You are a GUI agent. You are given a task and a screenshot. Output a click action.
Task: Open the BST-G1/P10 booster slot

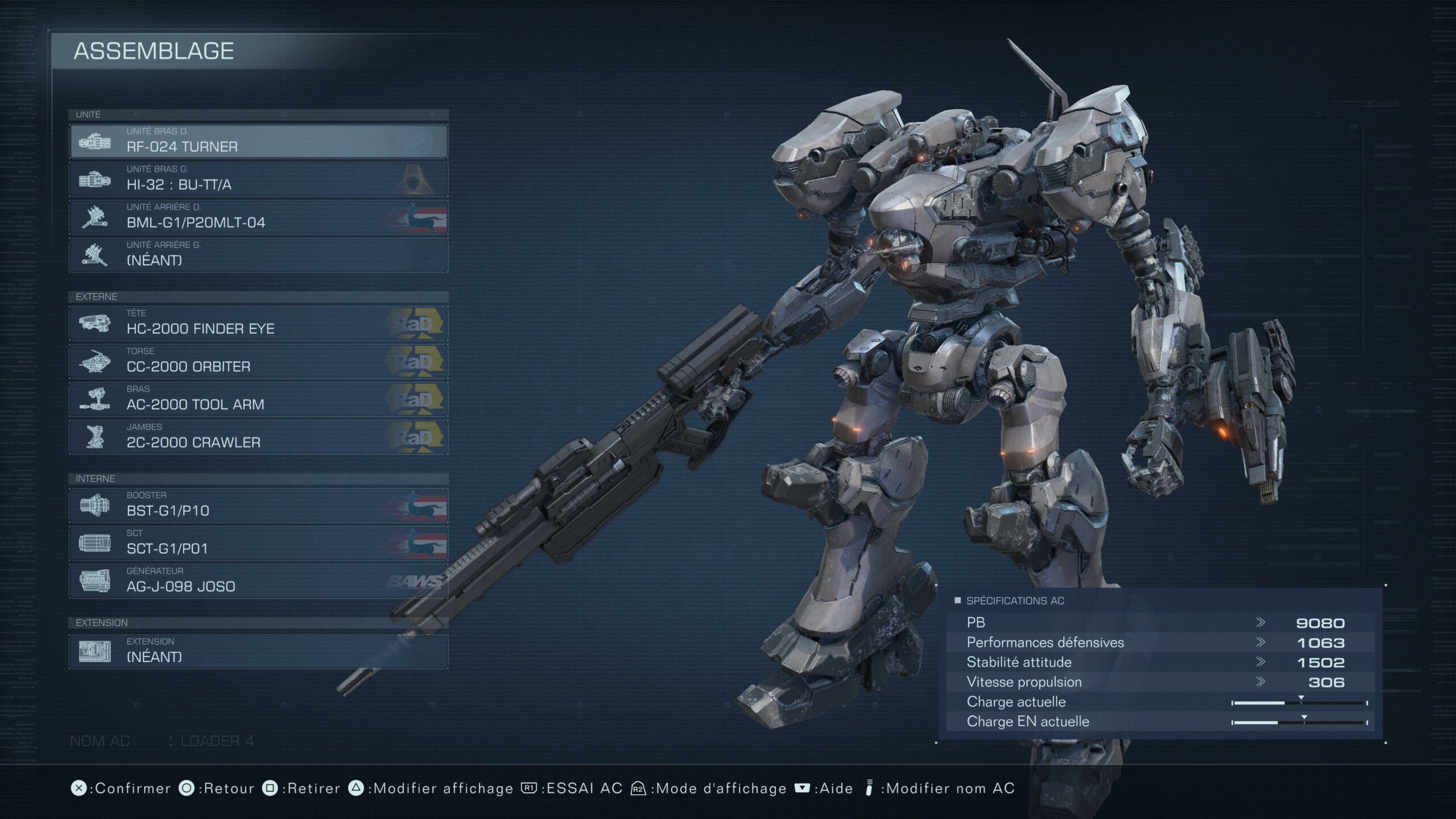(259, 505)
